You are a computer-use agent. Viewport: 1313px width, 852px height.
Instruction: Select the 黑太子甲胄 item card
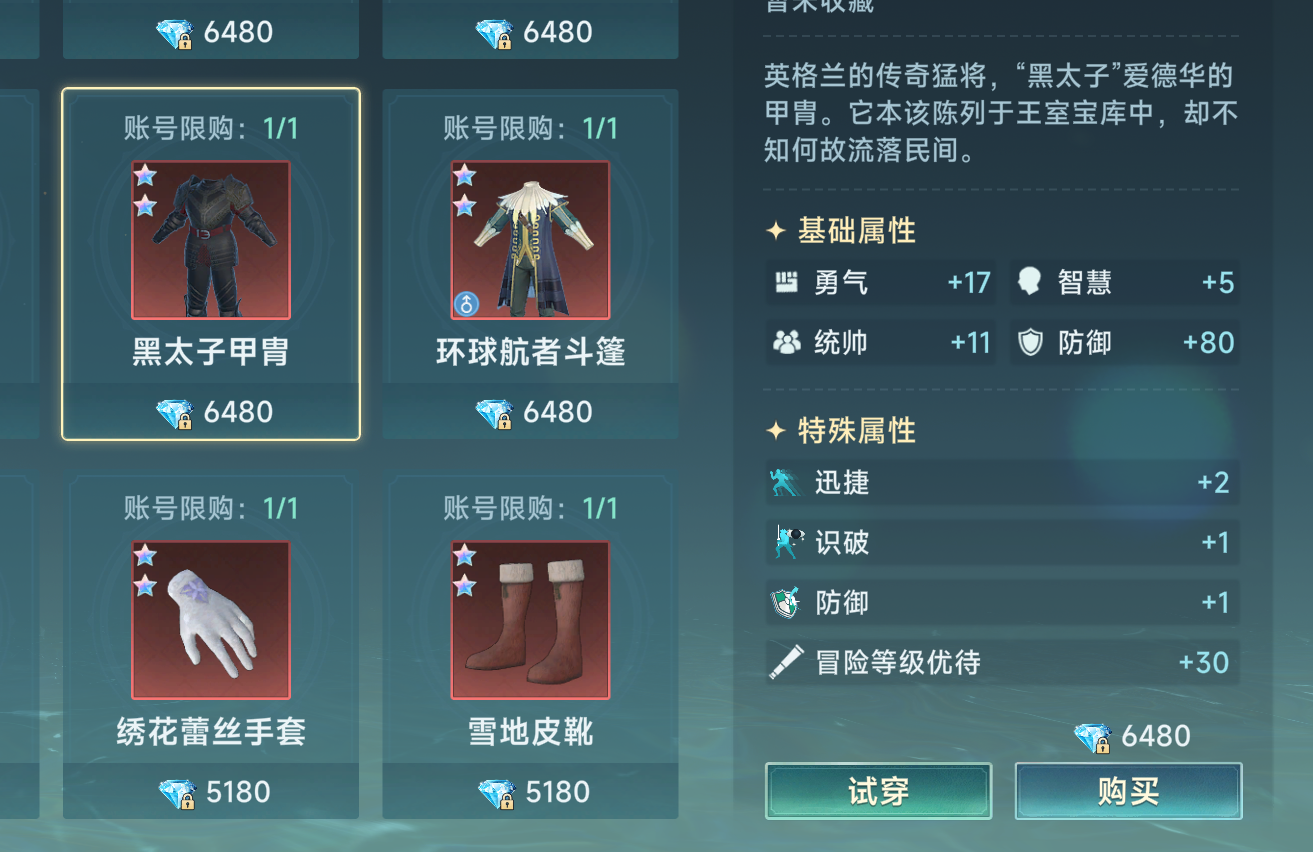pos(210,240)
